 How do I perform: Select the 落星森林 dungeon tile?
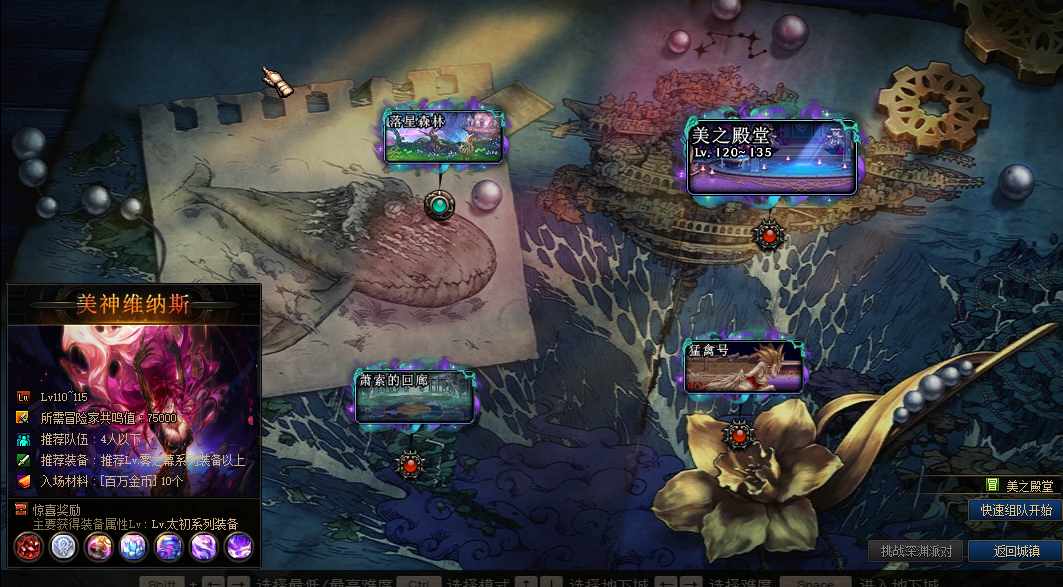[444, 137]
